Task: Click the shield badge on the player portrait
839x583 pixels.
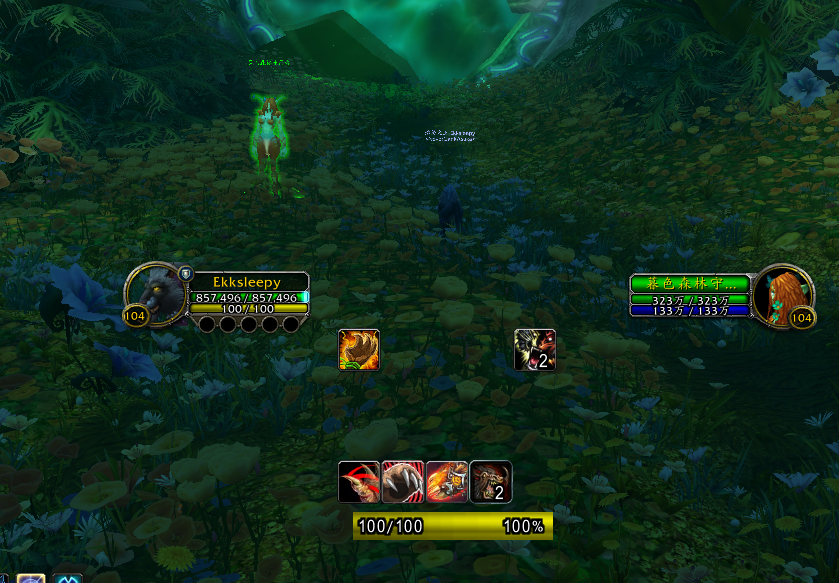Action: click(185, 272)
